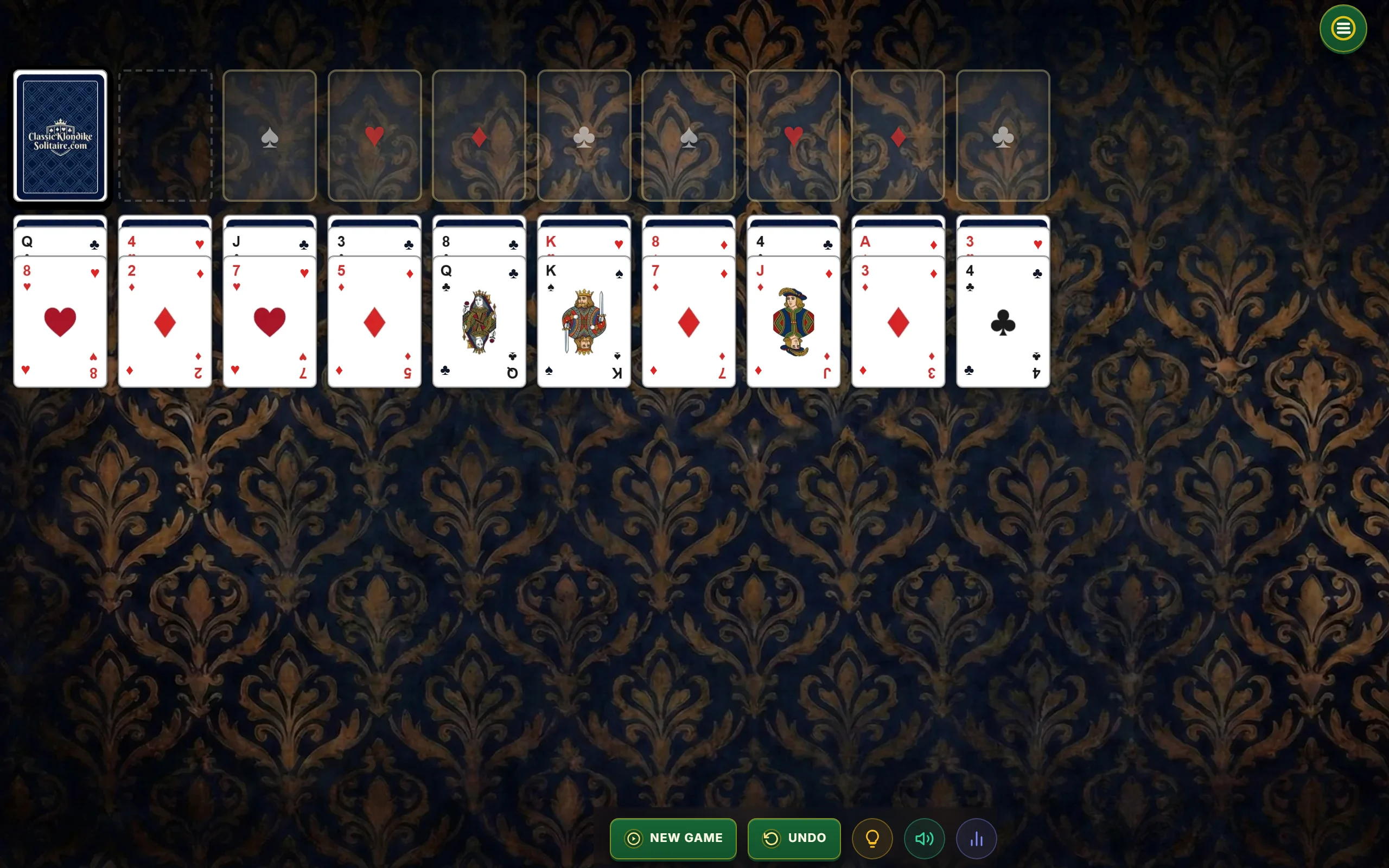Screen dimensions: 1389x868
Task: Get a hint using the lightbulb icon
Action: (871, 838)
